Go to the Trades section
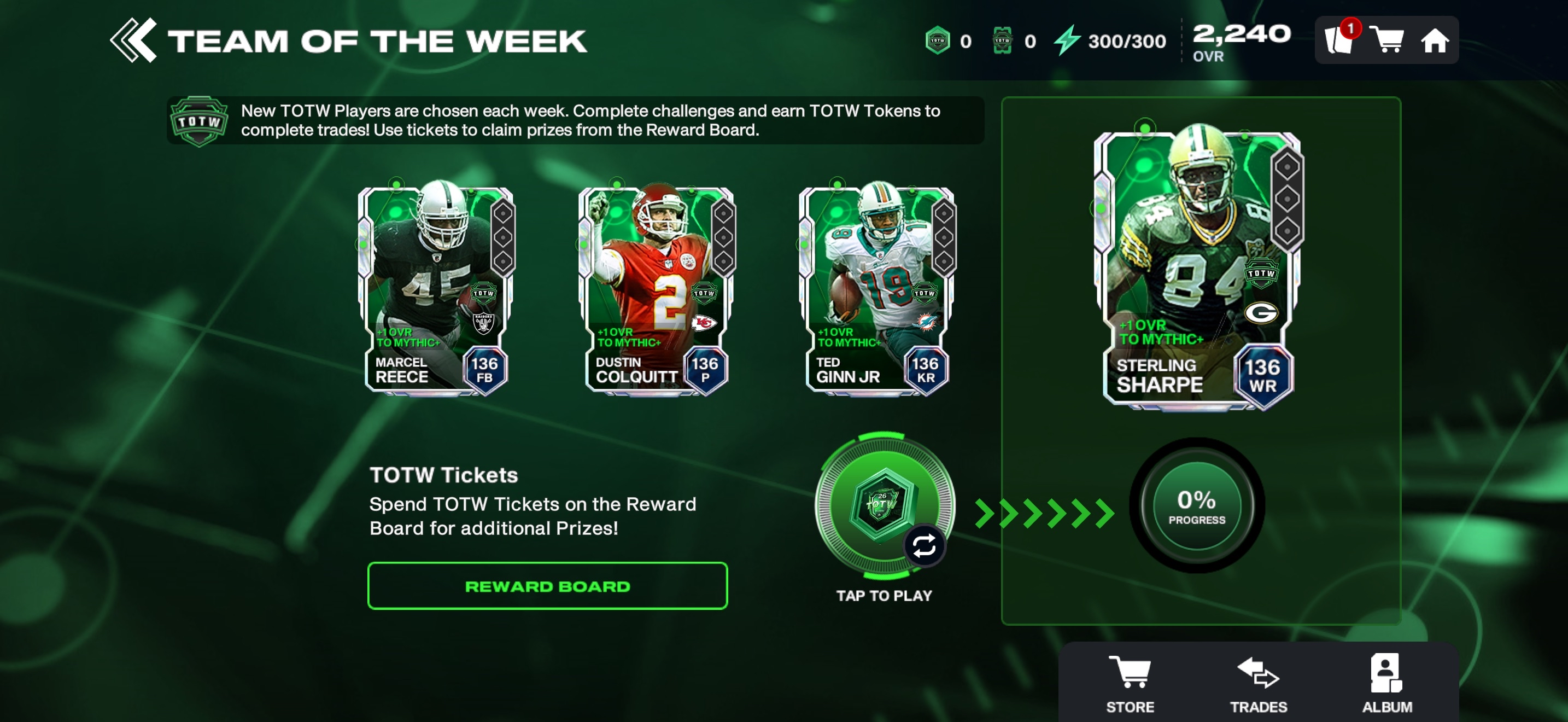 point(1258,683)
